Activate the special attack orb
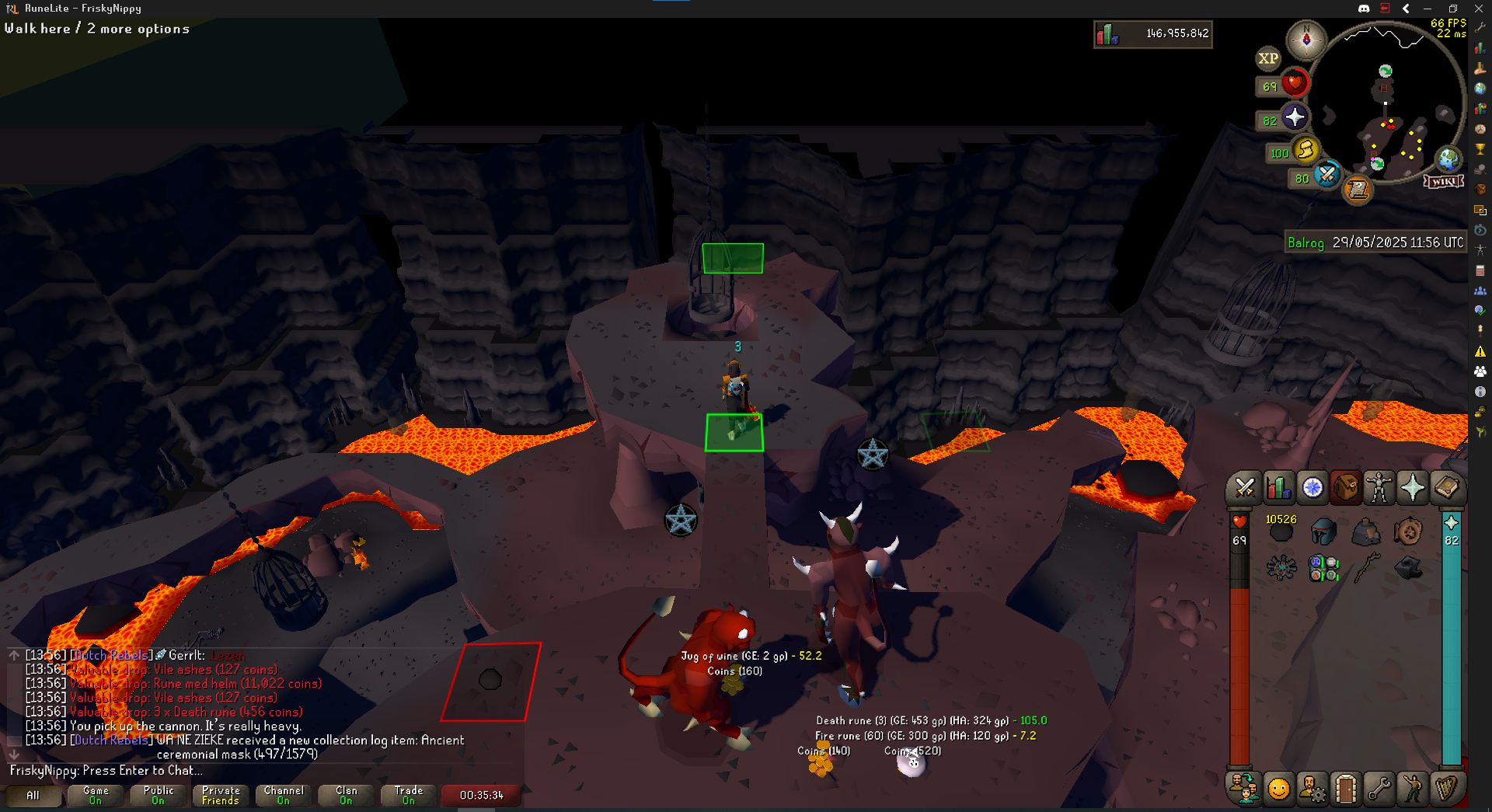This screenshot has height=812, width=1492. (1326, 174)
